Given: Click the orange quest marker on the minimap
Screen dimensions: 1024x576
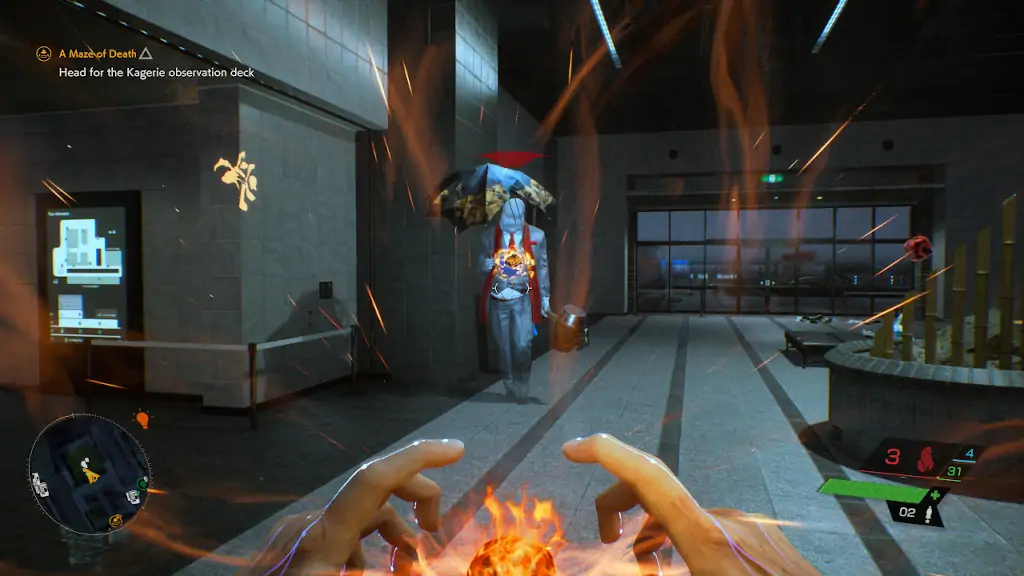Looking at the screenshot, I should point(116,520).
